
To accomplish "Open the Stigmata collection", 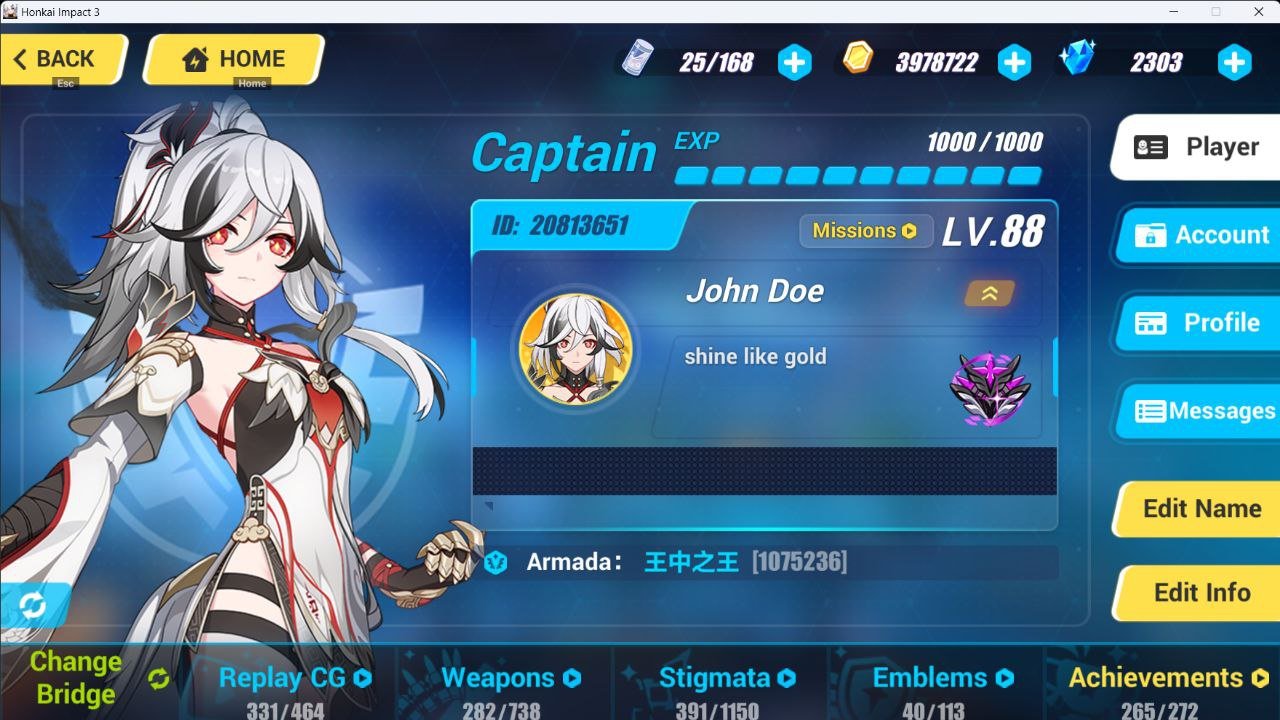I will [x=727, y=678].
